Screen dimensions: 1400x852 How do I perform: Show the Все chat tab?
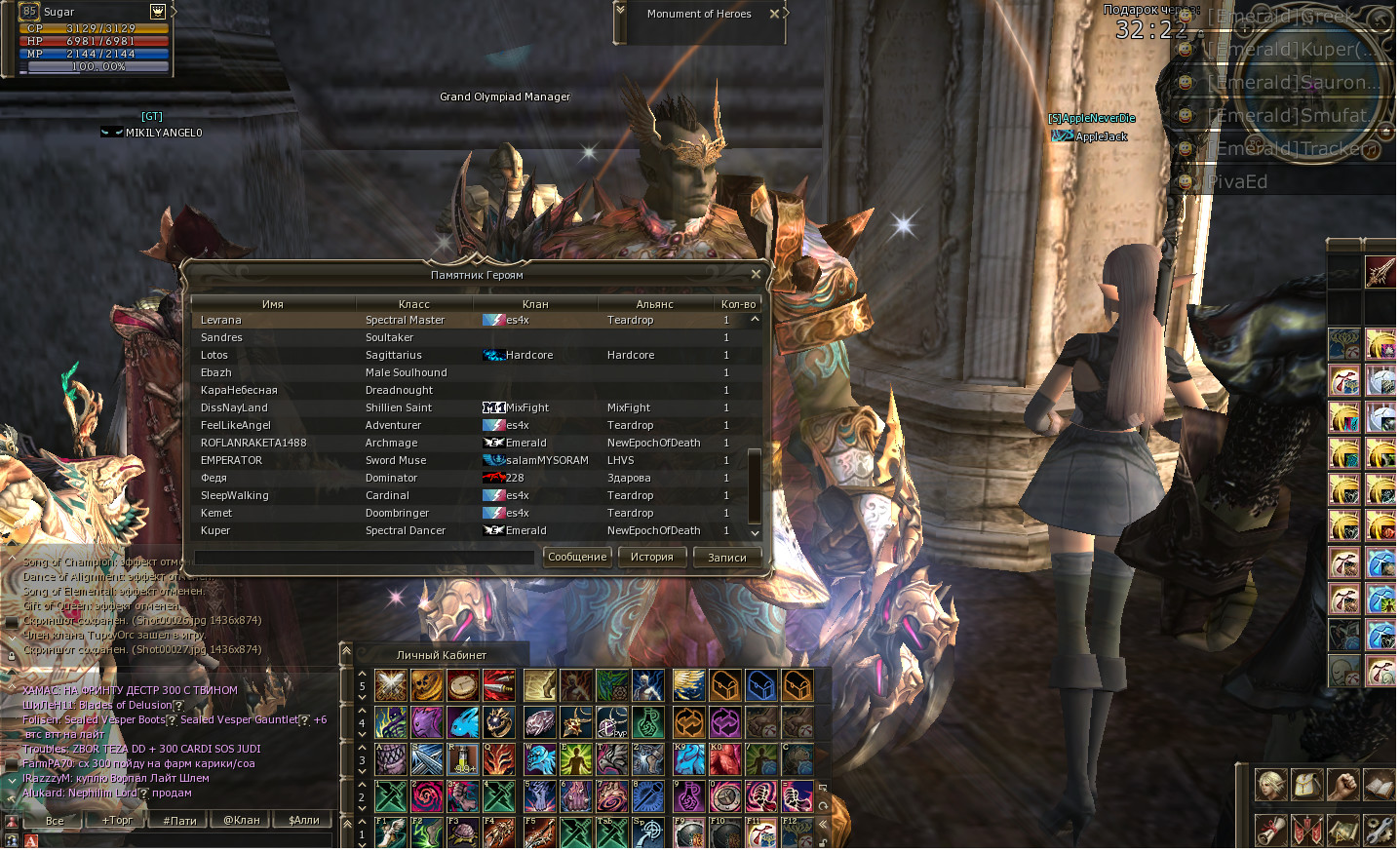point(55,820)
